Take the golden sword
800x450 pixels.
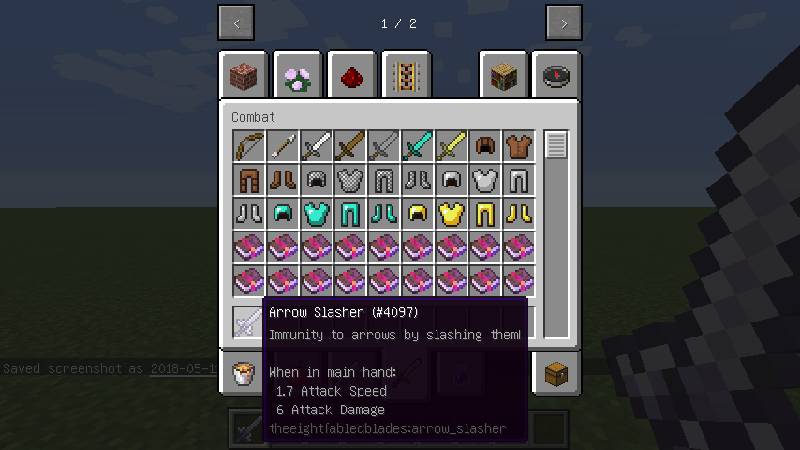click(452, 146)
